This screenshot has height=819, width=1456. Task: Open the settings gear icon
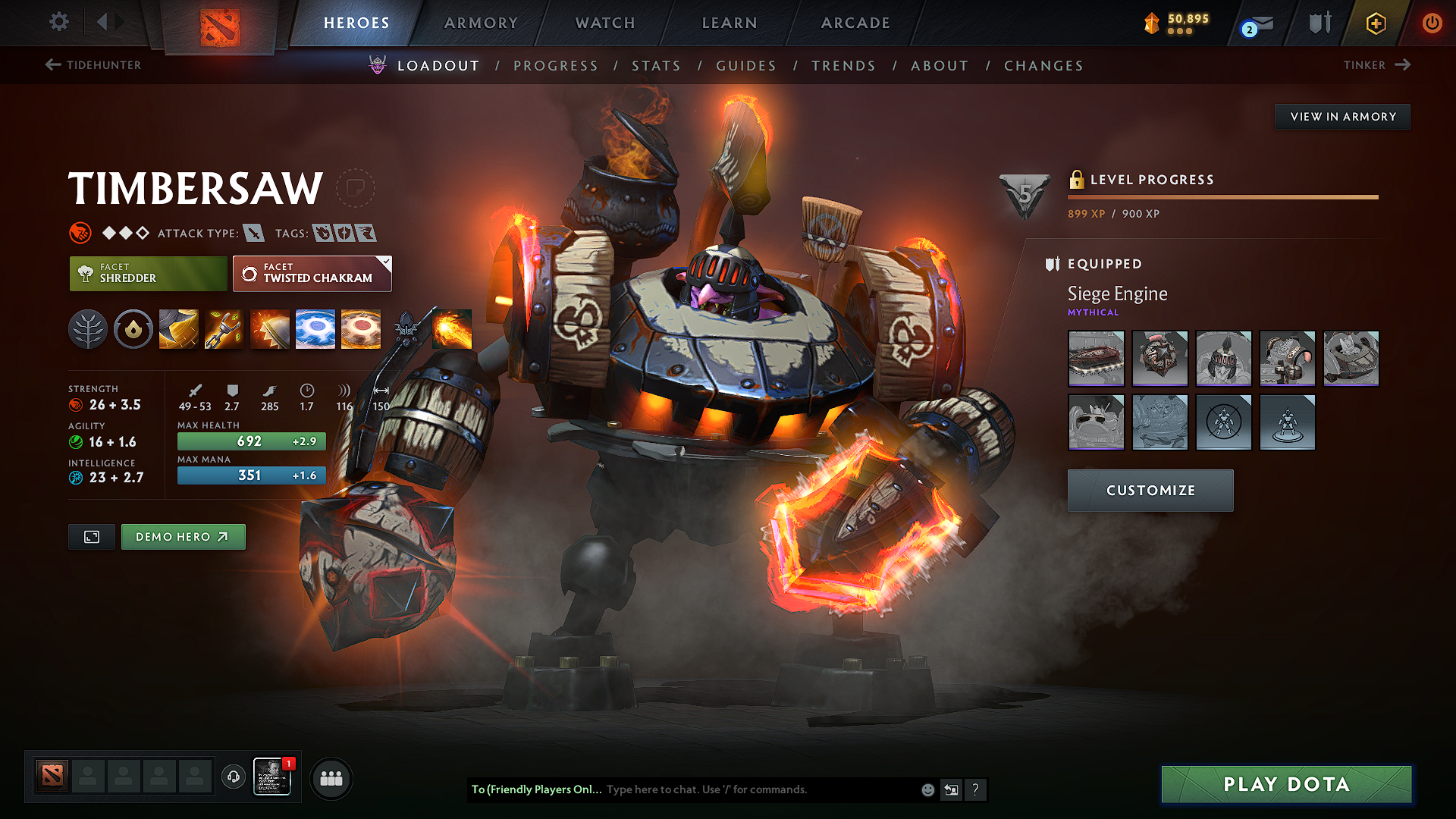[x=58, y=23]
